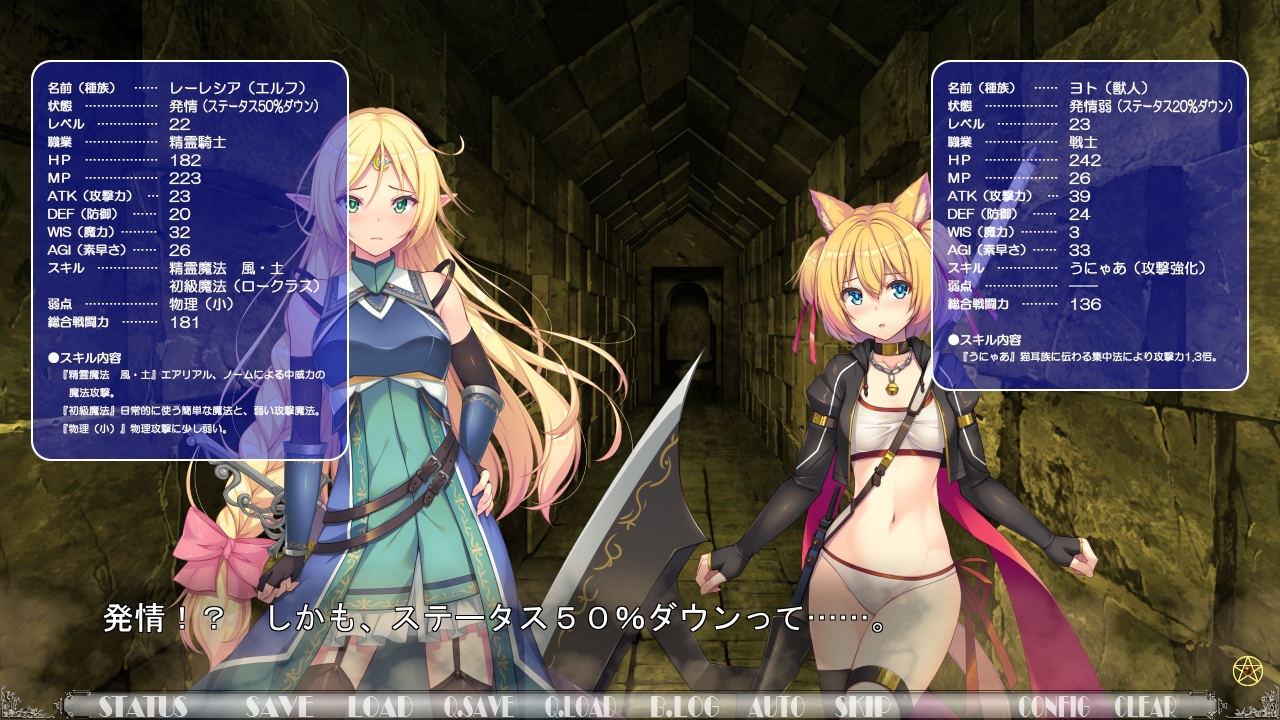Activate the SKIP button
The image size is (1280, 720).
[862, 706]
